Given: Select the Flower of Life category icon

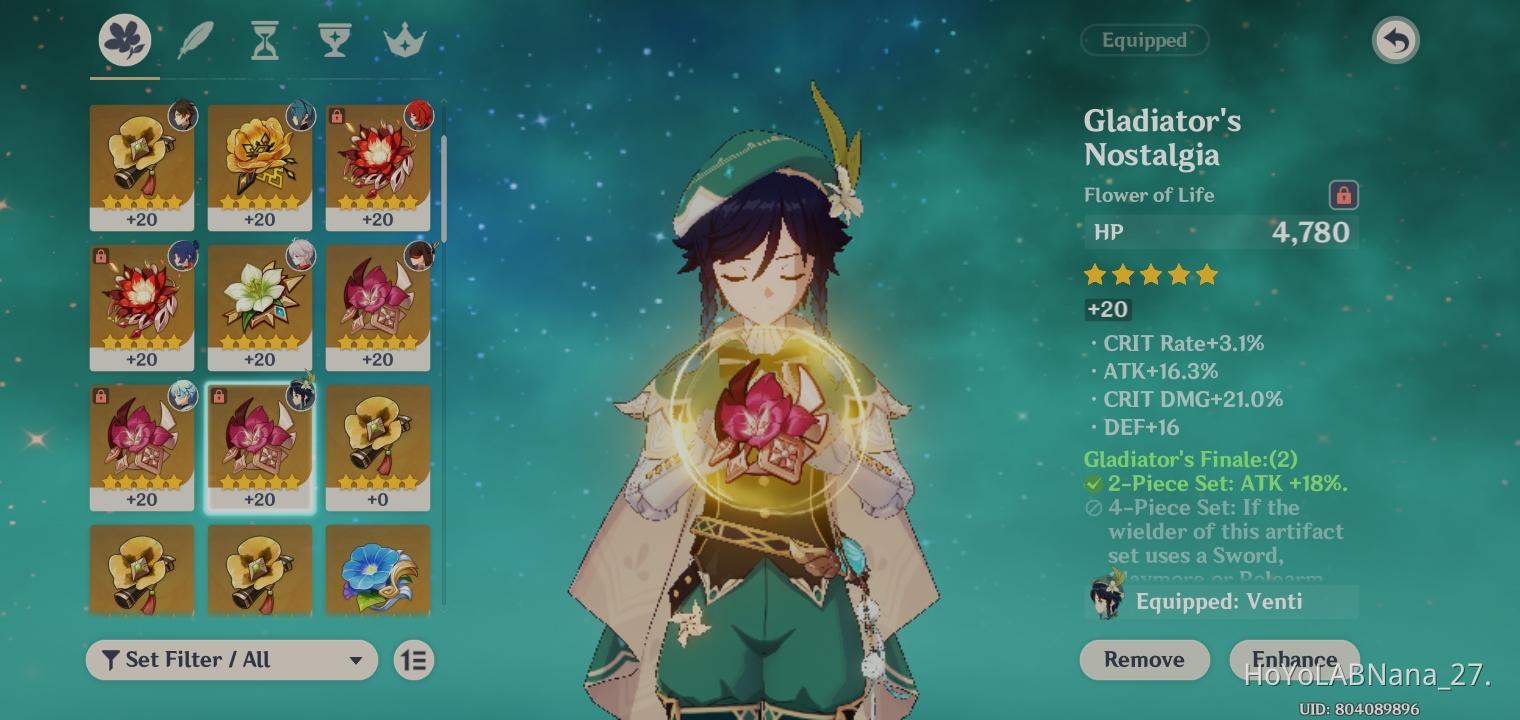Looking at the screenshot, I should tap(124, 39).
